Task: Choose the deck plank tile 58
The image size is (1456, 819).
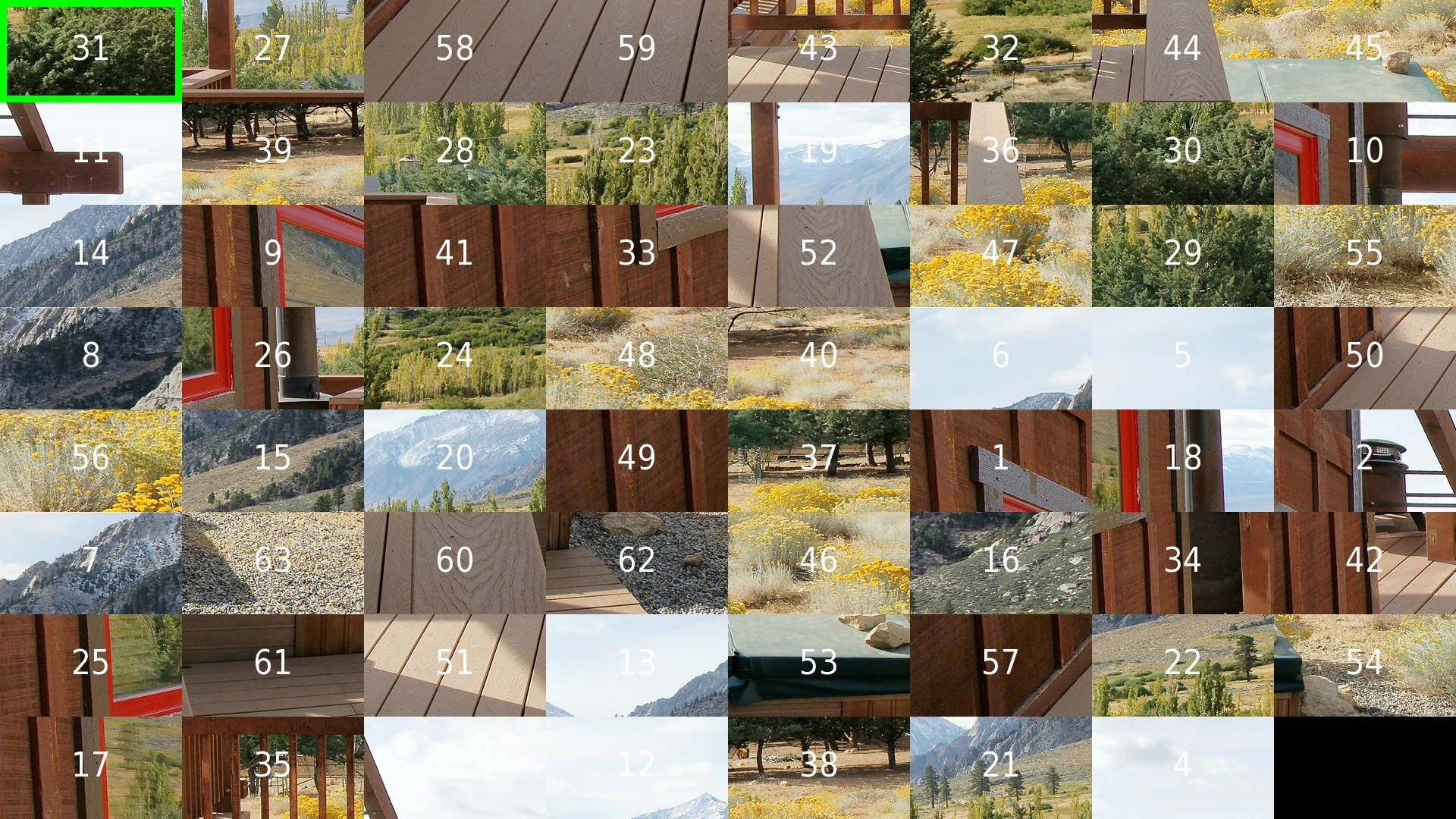Action: [455, 51]
